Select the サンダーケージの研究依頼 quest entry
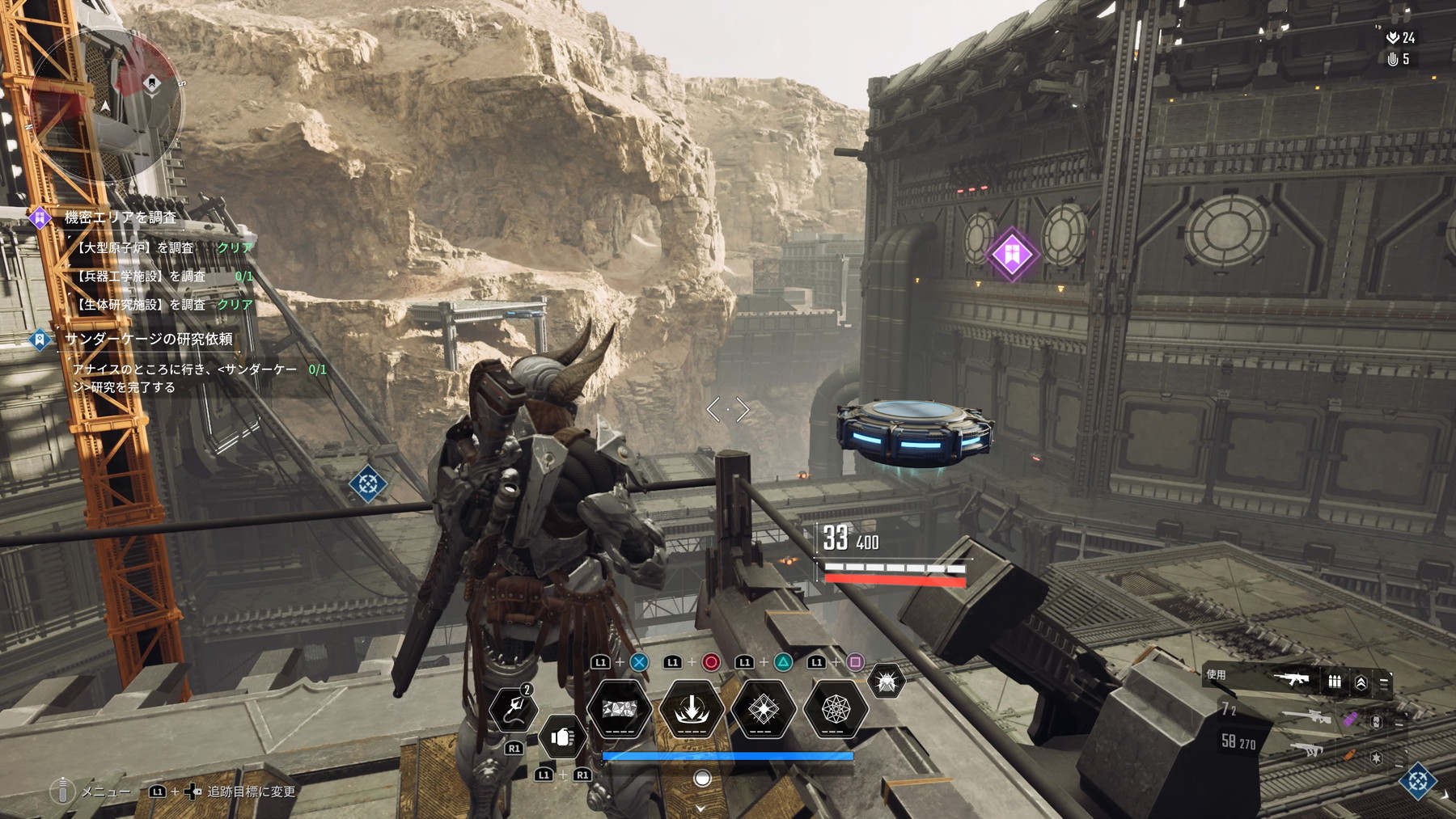This screenshot has width=1456, height=819. 148,340
